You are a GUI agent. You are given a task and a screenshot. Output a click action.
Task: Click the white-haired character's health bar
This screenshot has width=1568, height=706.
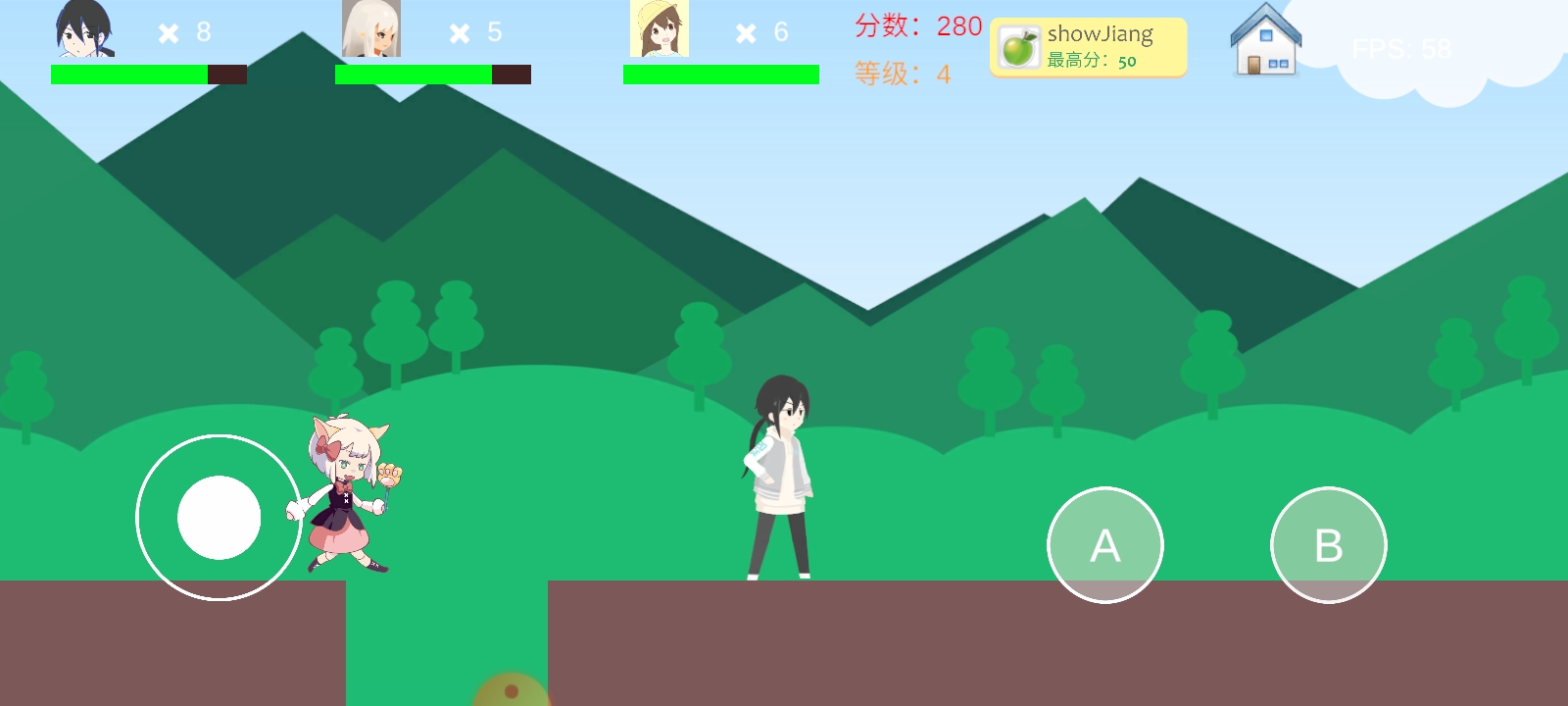tap(431, 74)
